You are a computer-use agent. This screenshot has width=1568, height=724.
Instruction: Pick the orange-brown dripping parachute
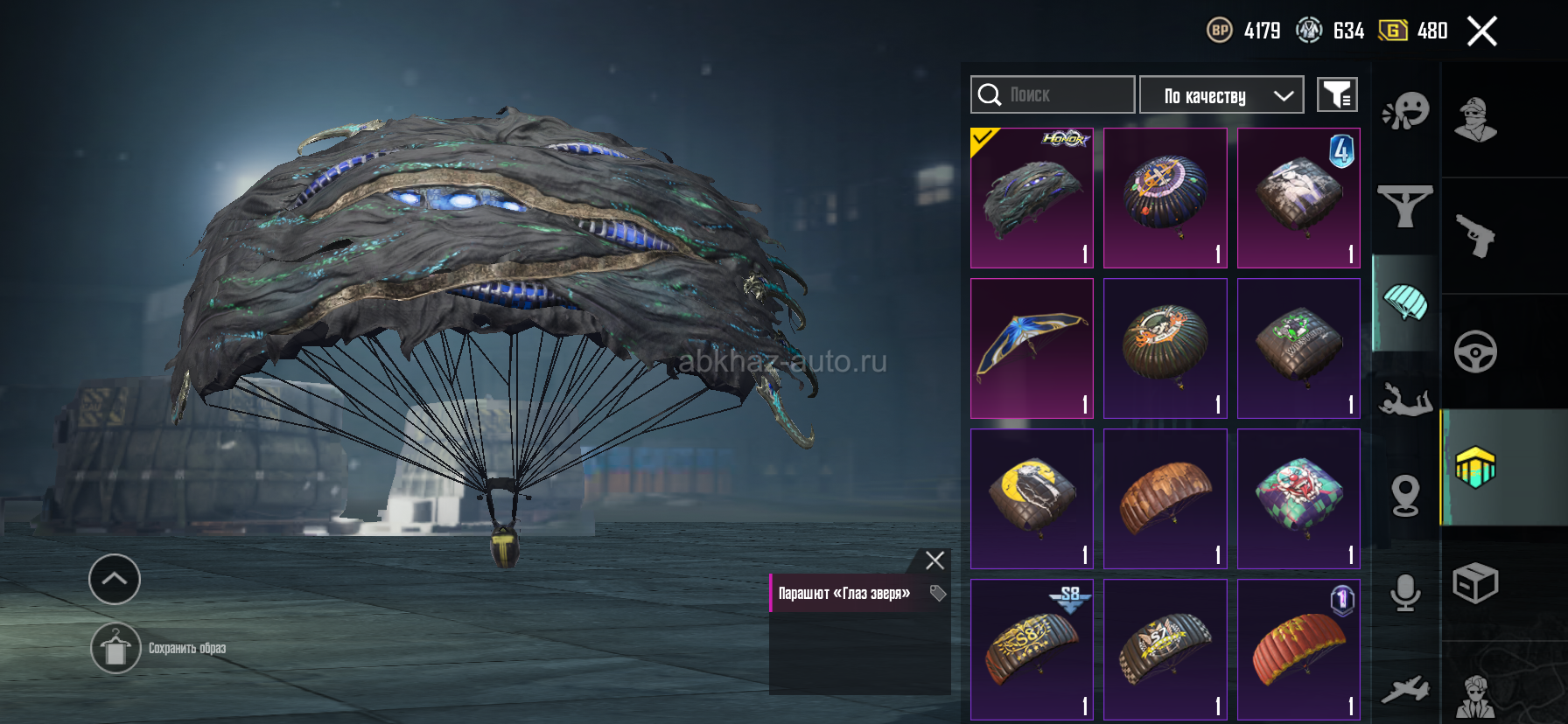pyautogui.click(x=1165, y=498)
